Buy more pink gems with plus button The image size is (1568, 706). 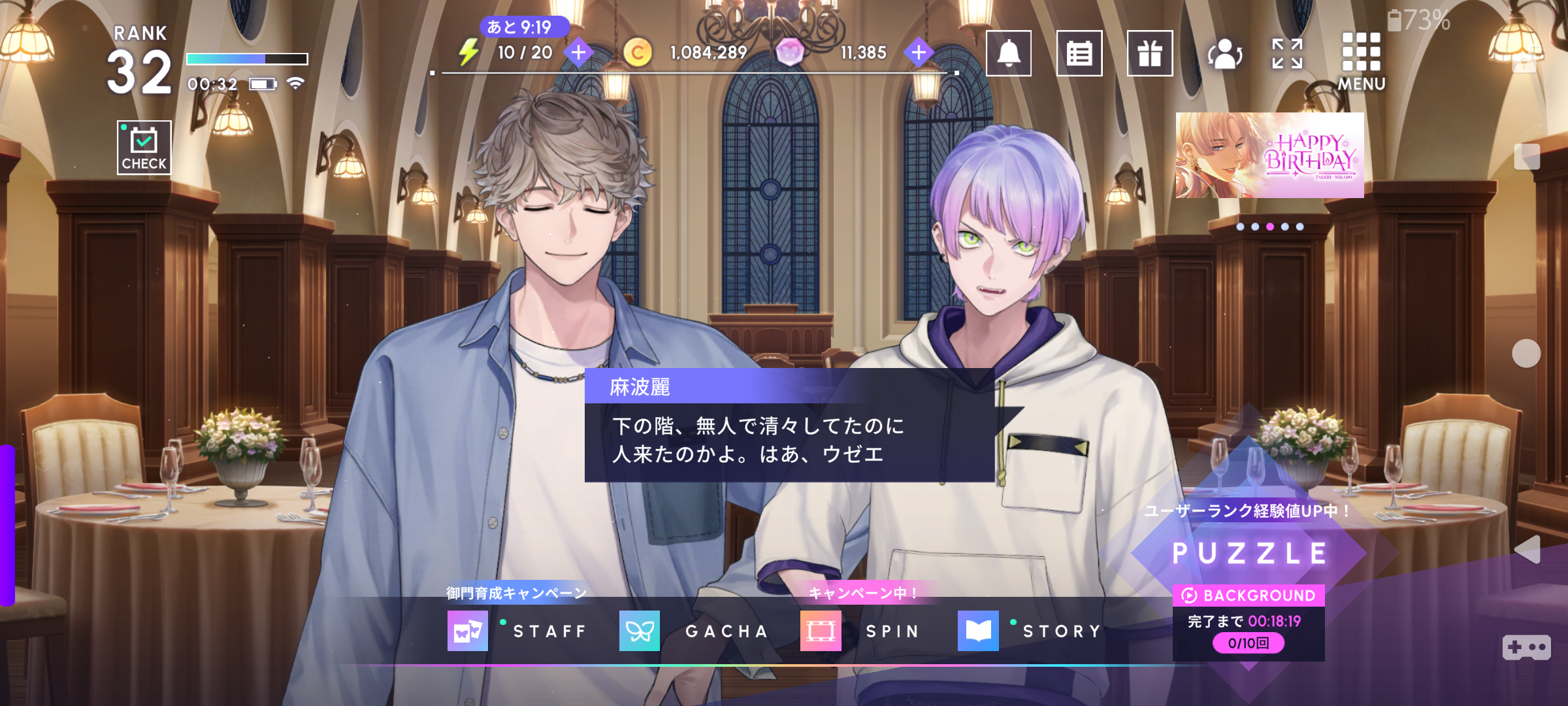point(918,52)
